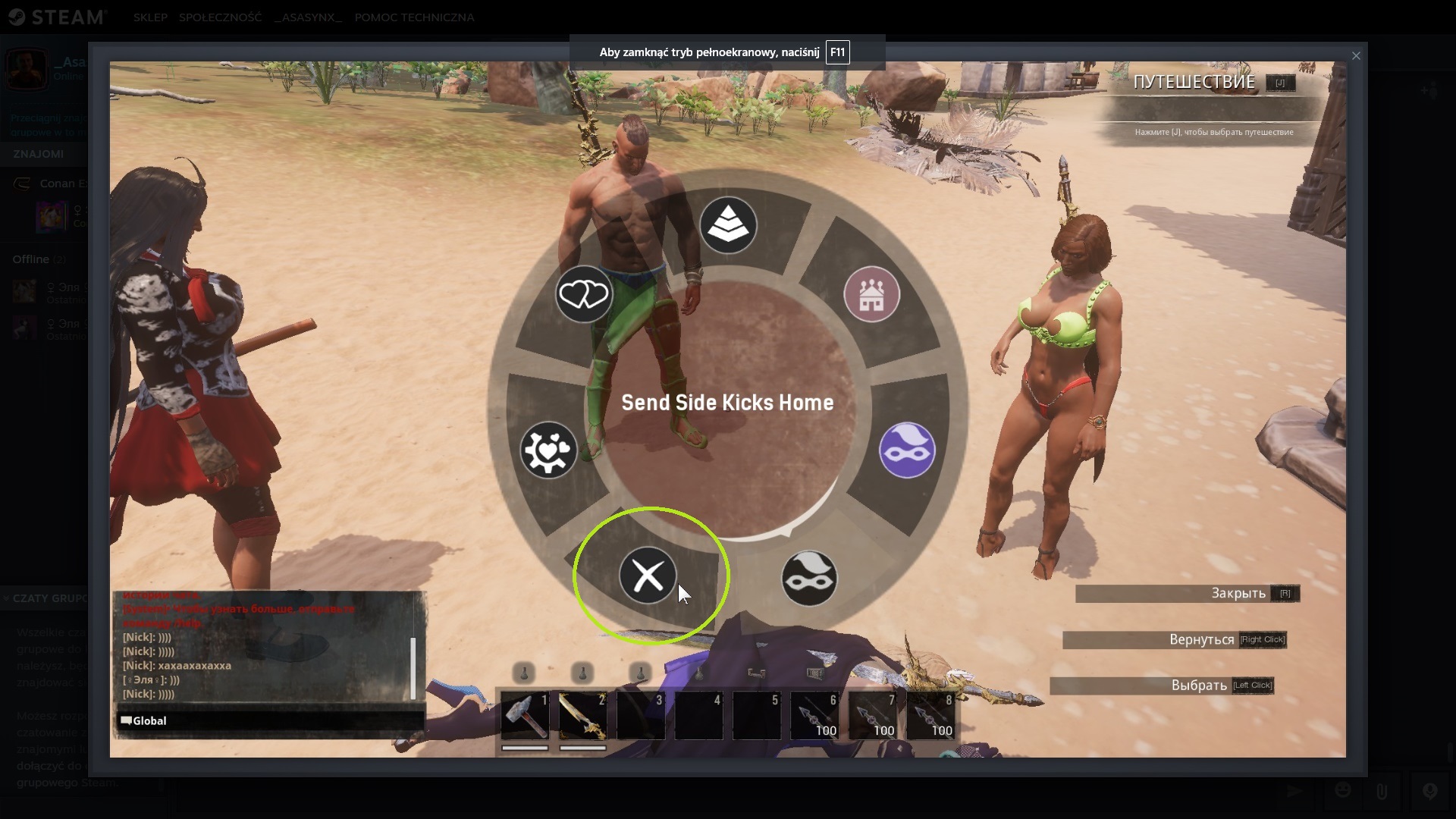1456x819 pixels.
Task: Select the arrows in hotbar slot 8
Action: (930, 716)
